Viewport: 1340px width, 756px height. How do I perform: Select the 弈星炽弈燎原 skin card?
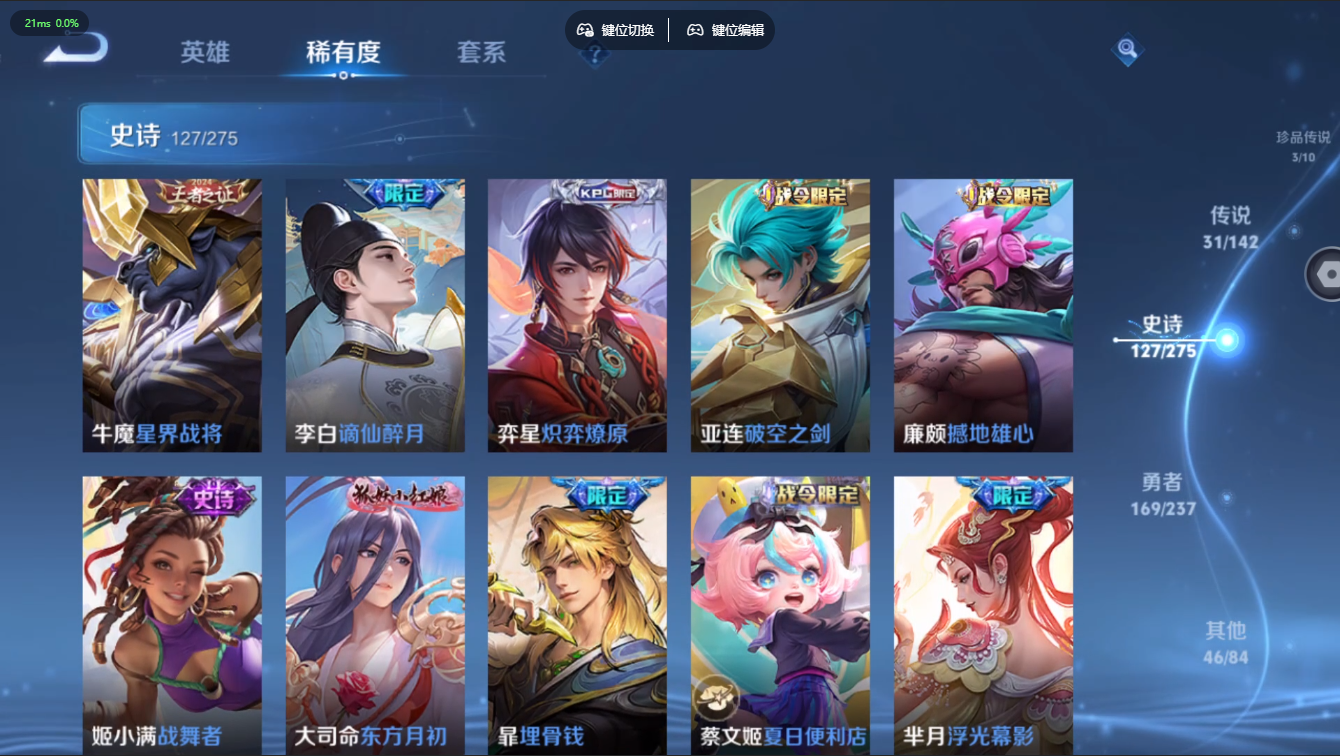pyautogui.click(x=577, y=314)
